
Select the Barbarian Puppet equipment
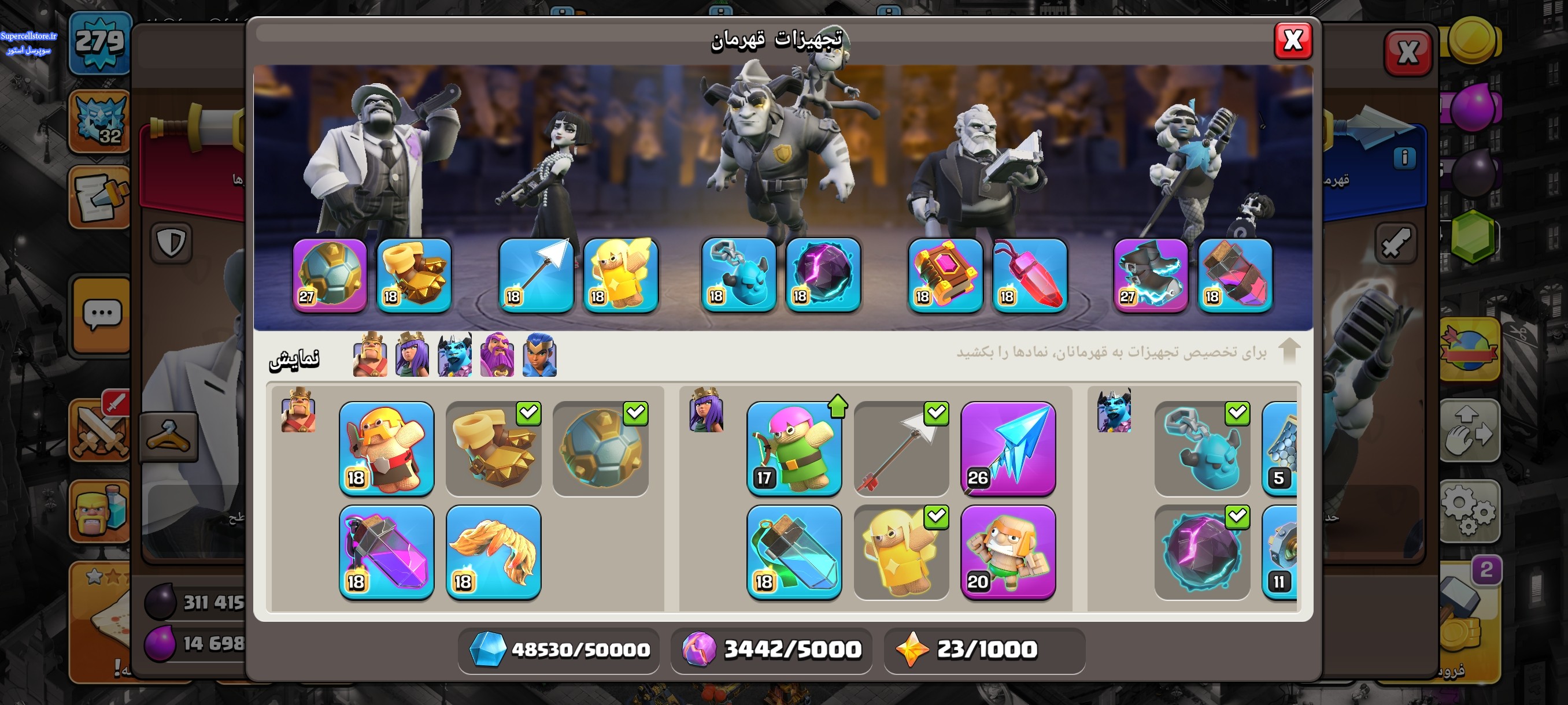pyautogui.click(x=386, y=448)
